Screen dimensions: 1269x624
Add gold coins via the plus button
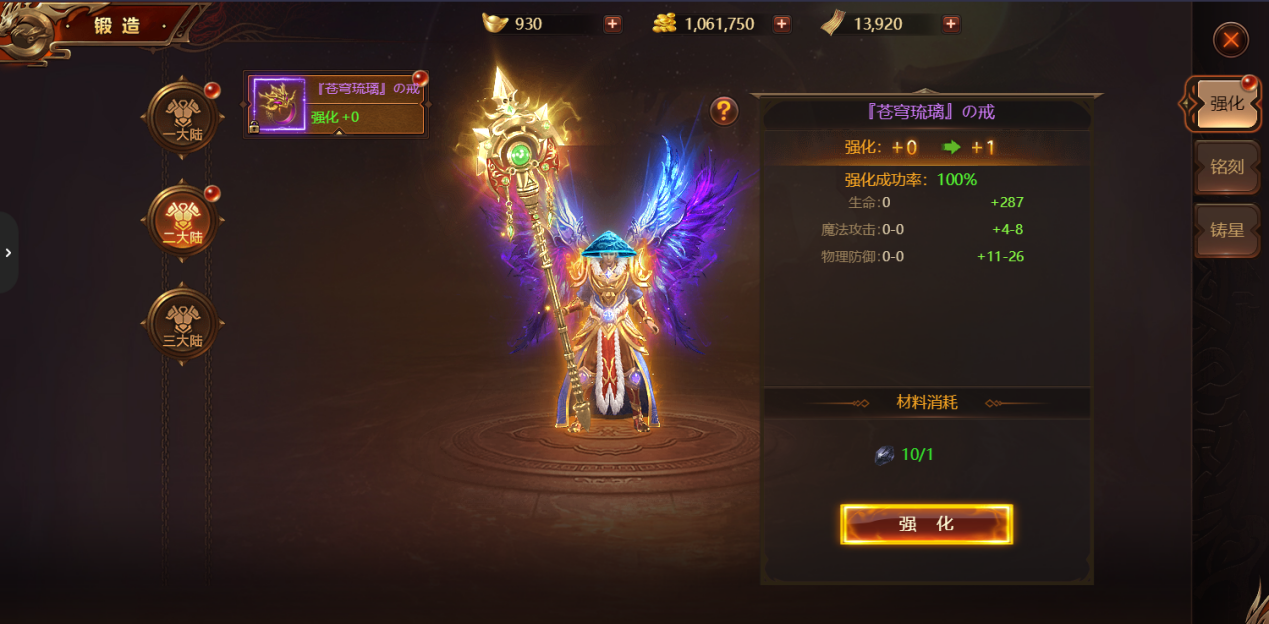point(782,24)
